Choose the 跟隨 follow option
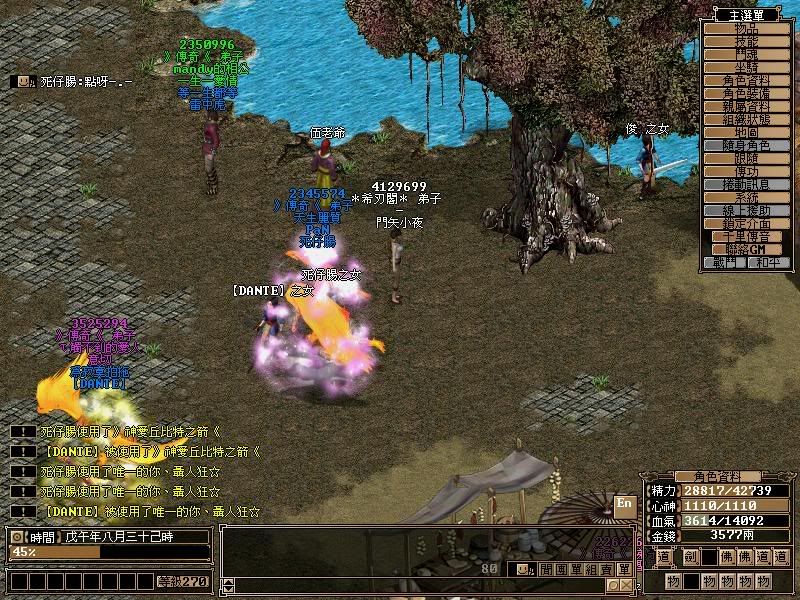800x600 pixels. coord(746,158)
